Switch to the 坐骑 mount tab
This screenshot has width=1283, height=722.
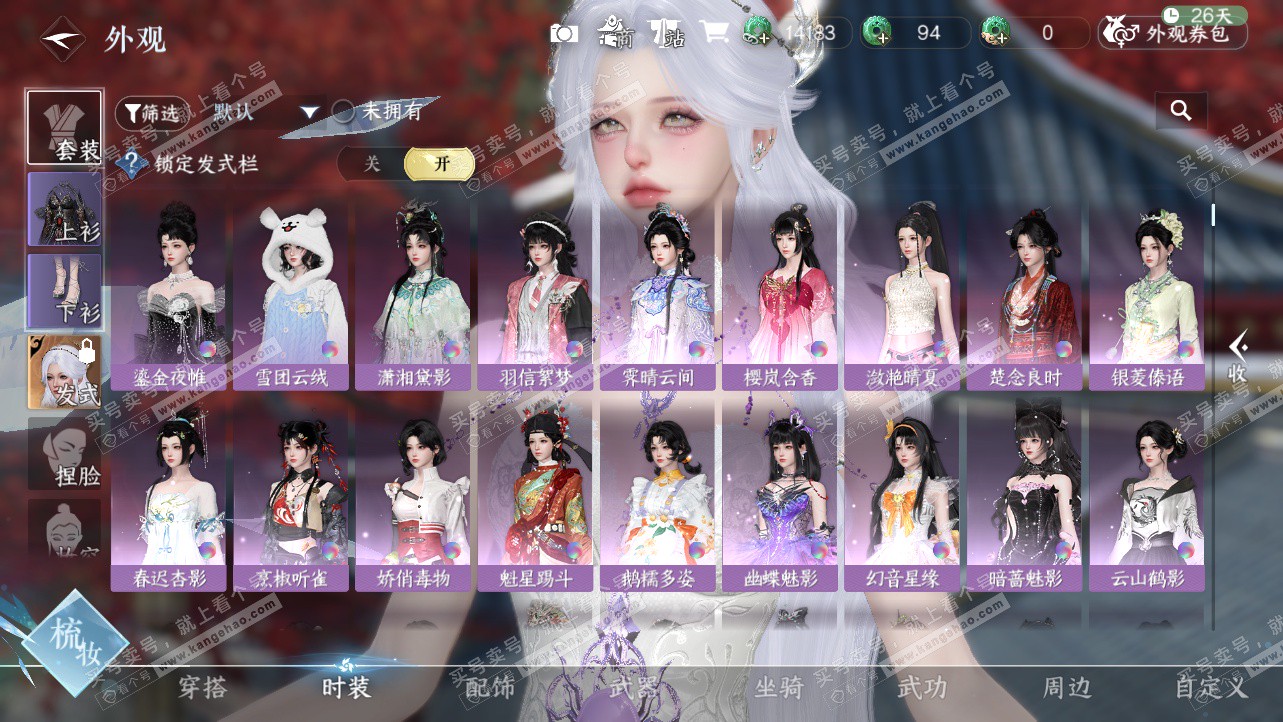pos(778,688)
